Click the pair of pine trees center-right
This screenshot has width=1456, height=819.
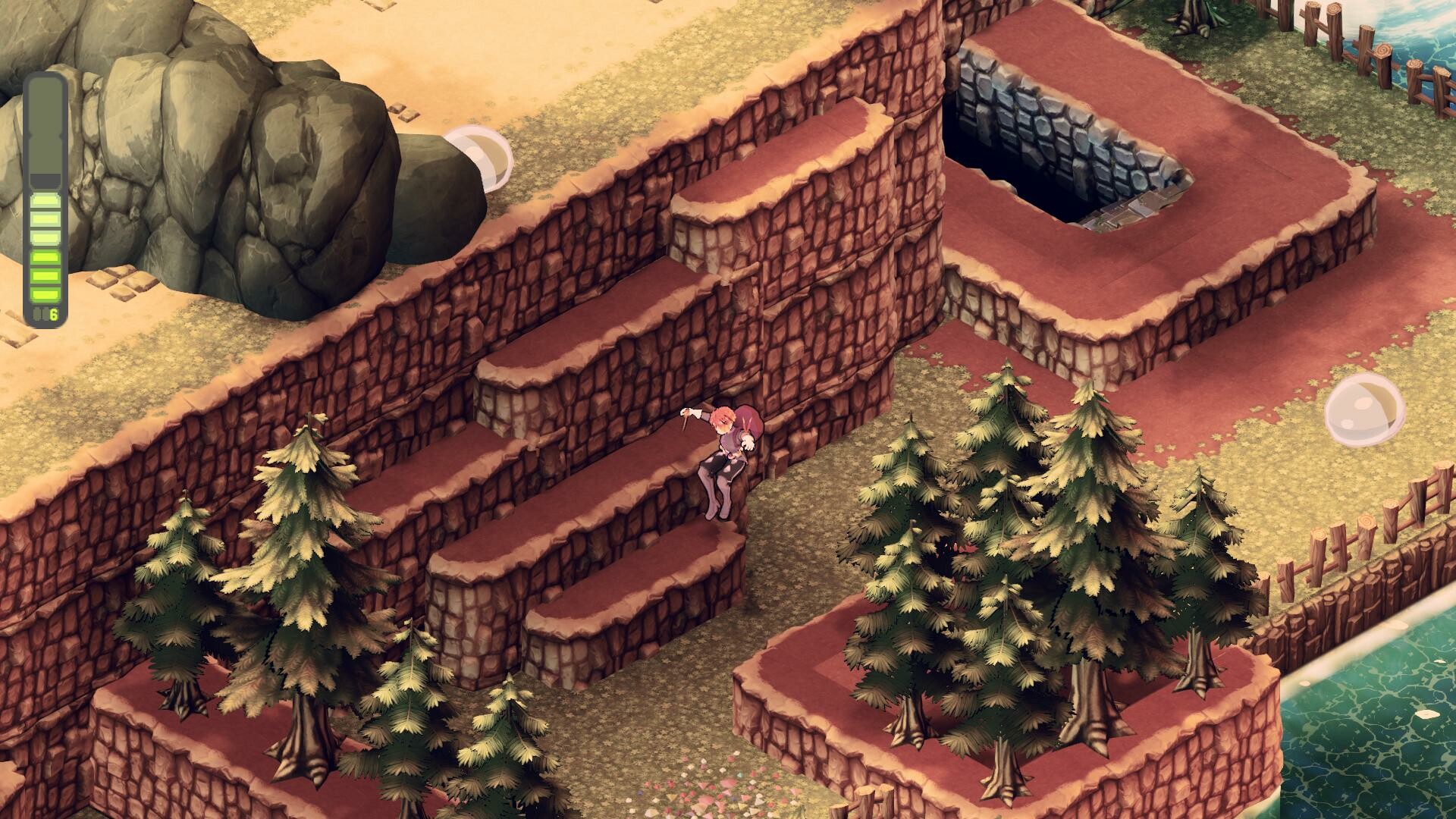(x=1001, y=569)
